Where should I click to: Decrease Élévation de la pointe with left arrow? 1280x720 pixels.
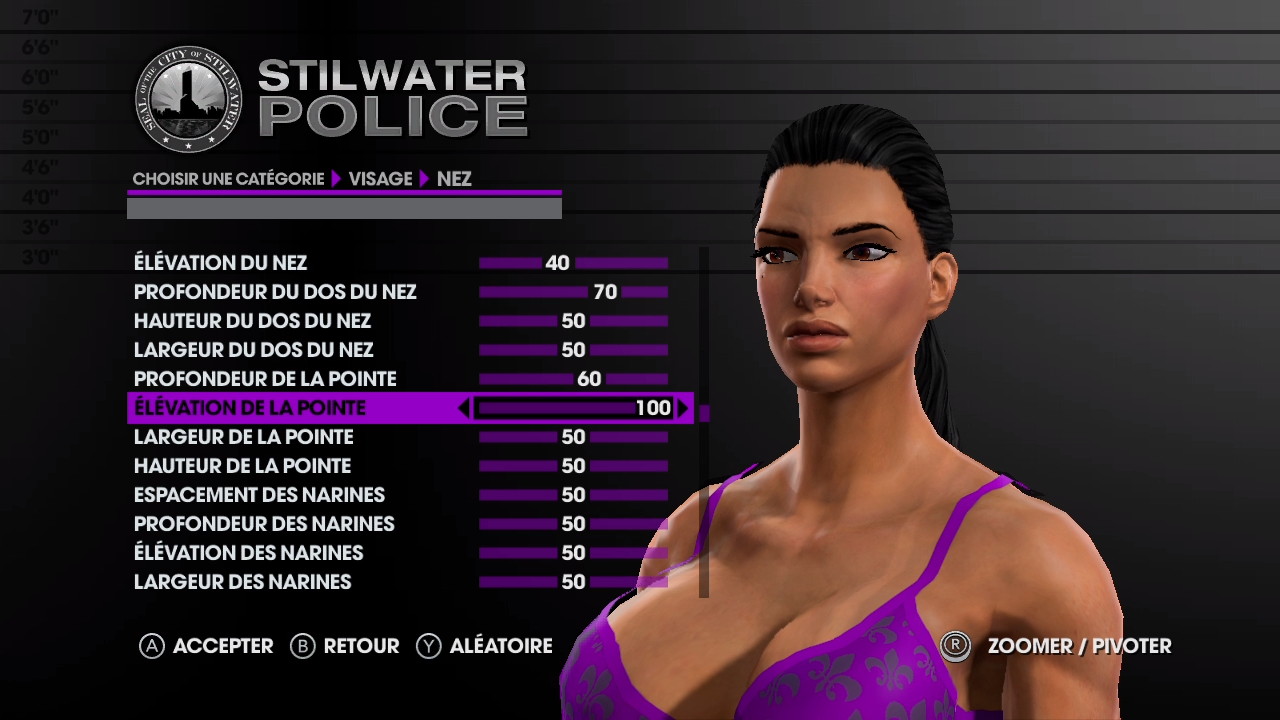(463, 408)
